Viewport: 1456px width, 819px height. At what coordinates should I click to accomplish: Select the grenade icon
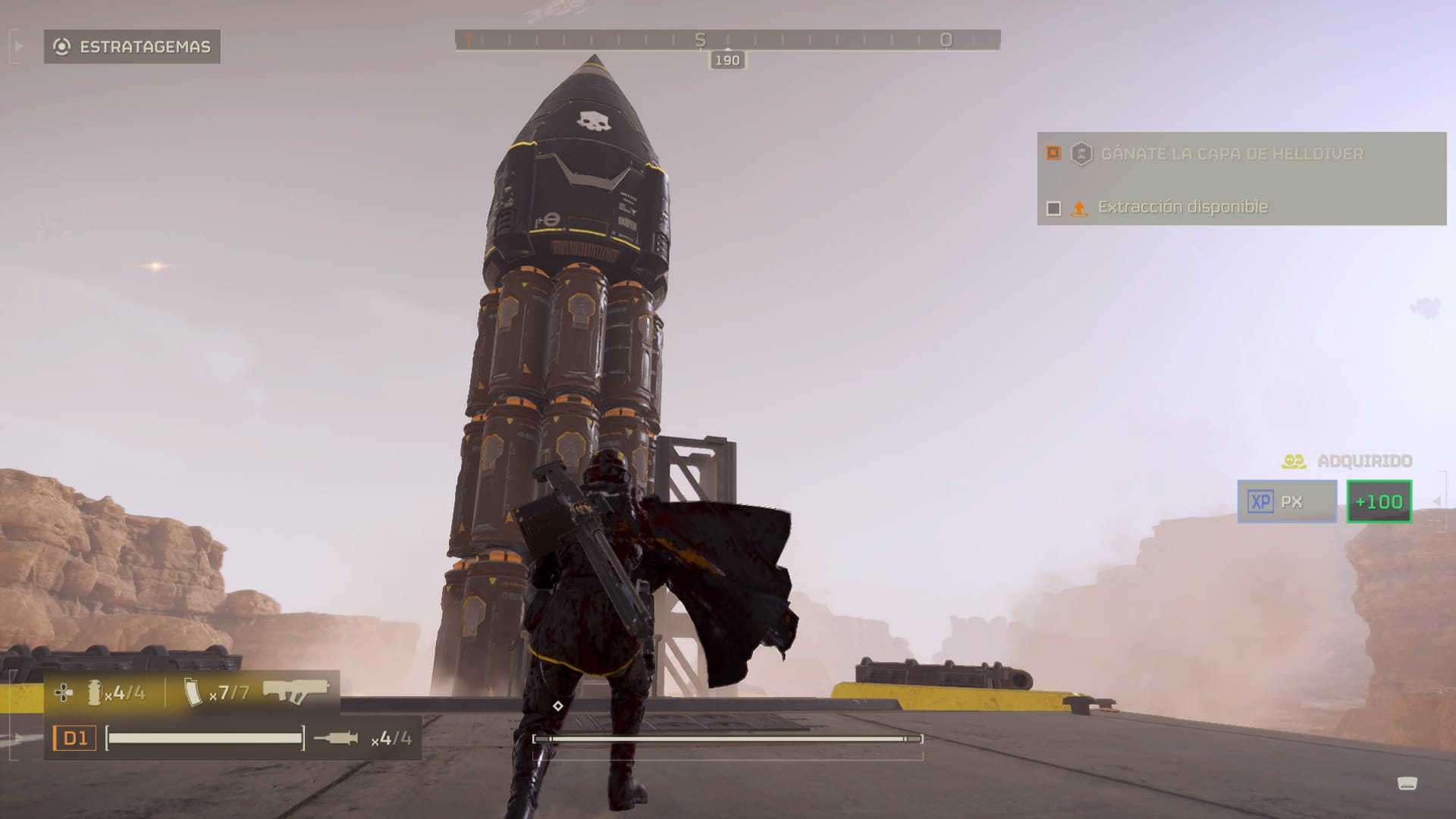click(x=95, y=692)
